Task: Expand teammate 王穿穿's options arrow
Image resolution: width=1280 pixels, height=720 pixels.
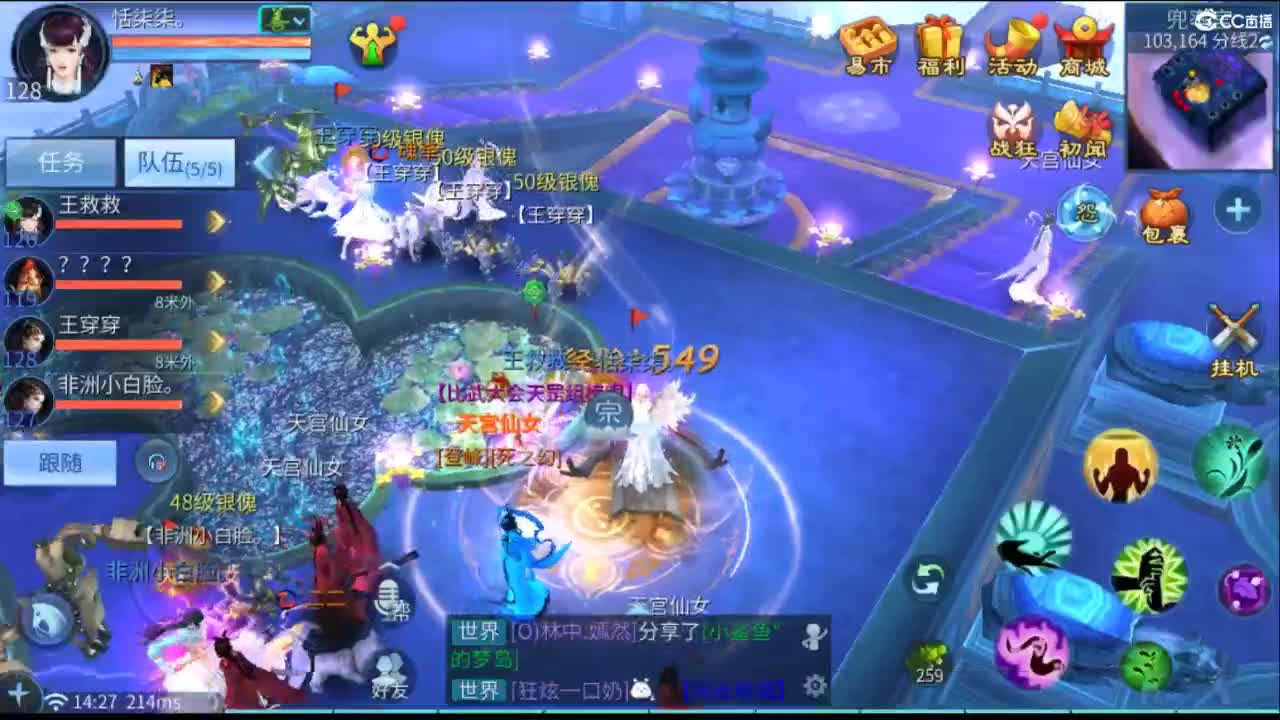Action: [215, 340]
